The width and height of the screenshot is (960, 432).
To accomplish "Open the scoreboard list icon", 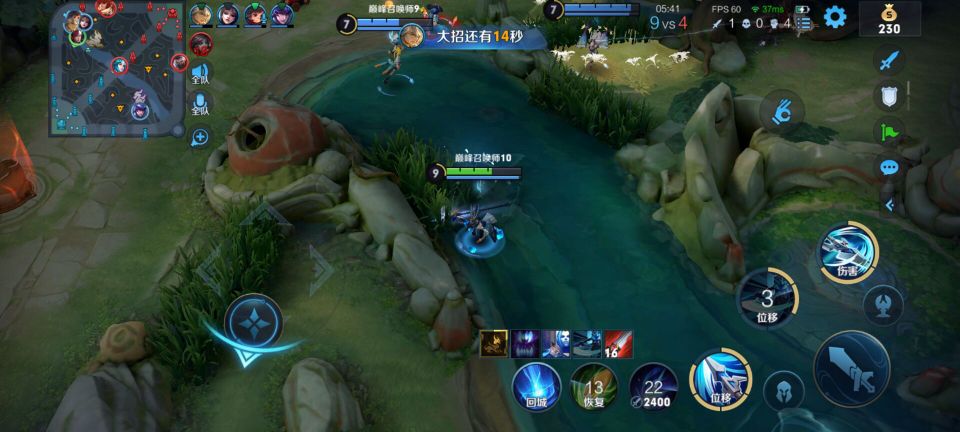I will (x=803, y=23).
